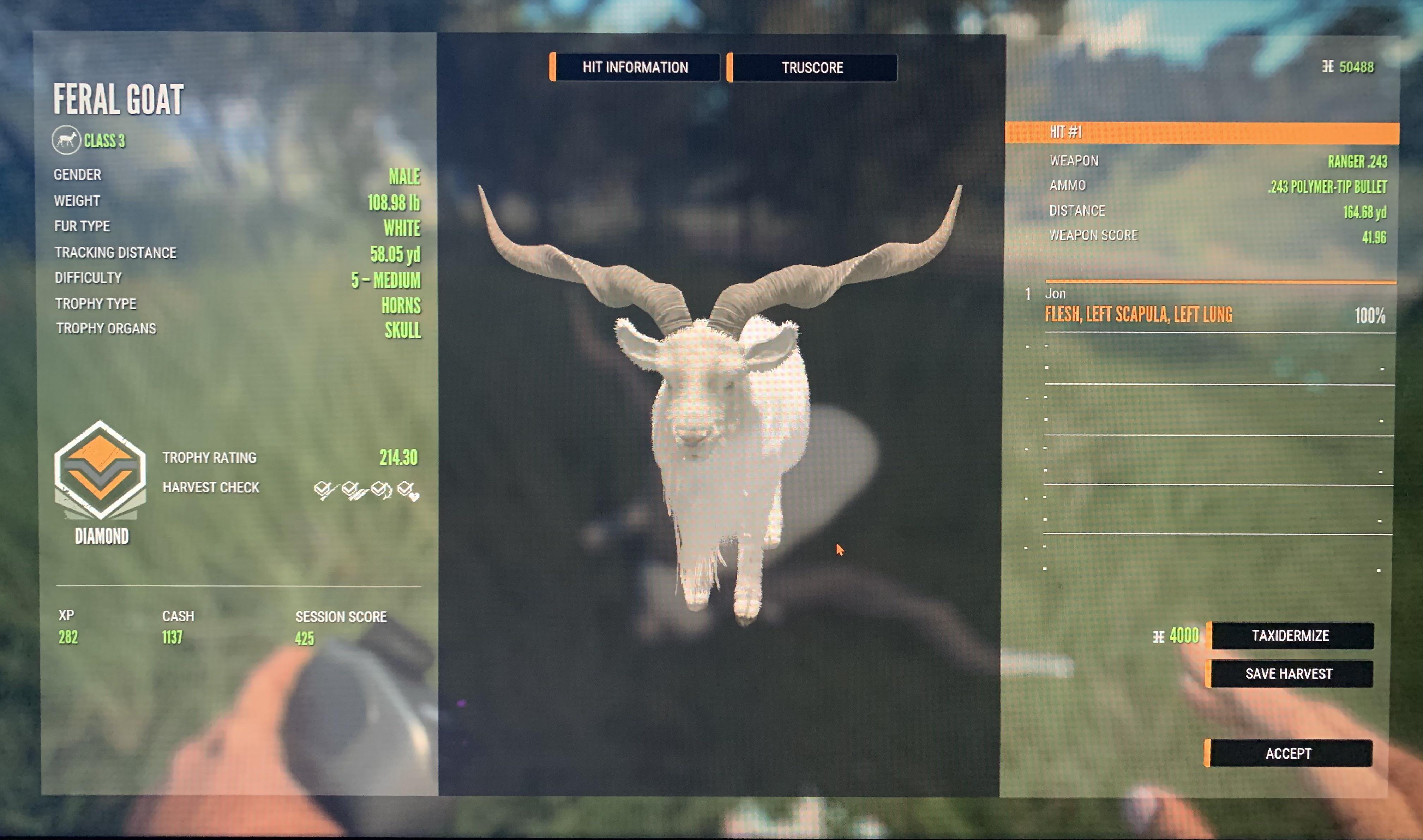Taxidermize the feral goat trophy

1290,636
